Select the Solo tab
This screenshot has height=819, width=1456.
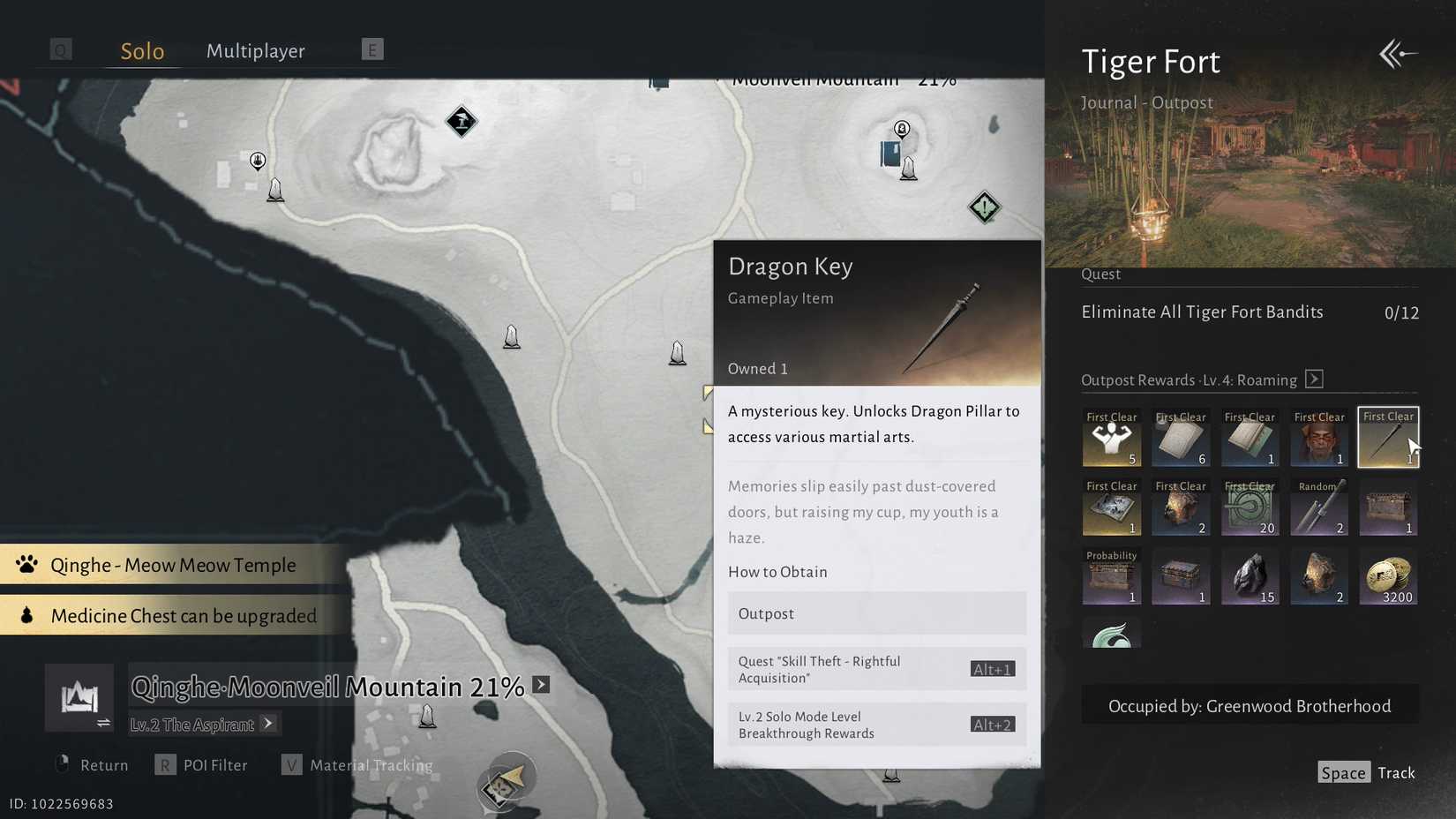(x=141, y=50)
